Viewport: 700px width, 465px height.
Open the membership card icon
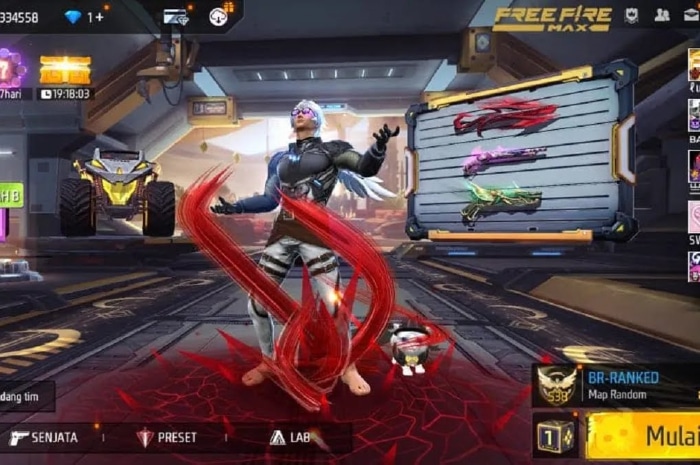176,16
